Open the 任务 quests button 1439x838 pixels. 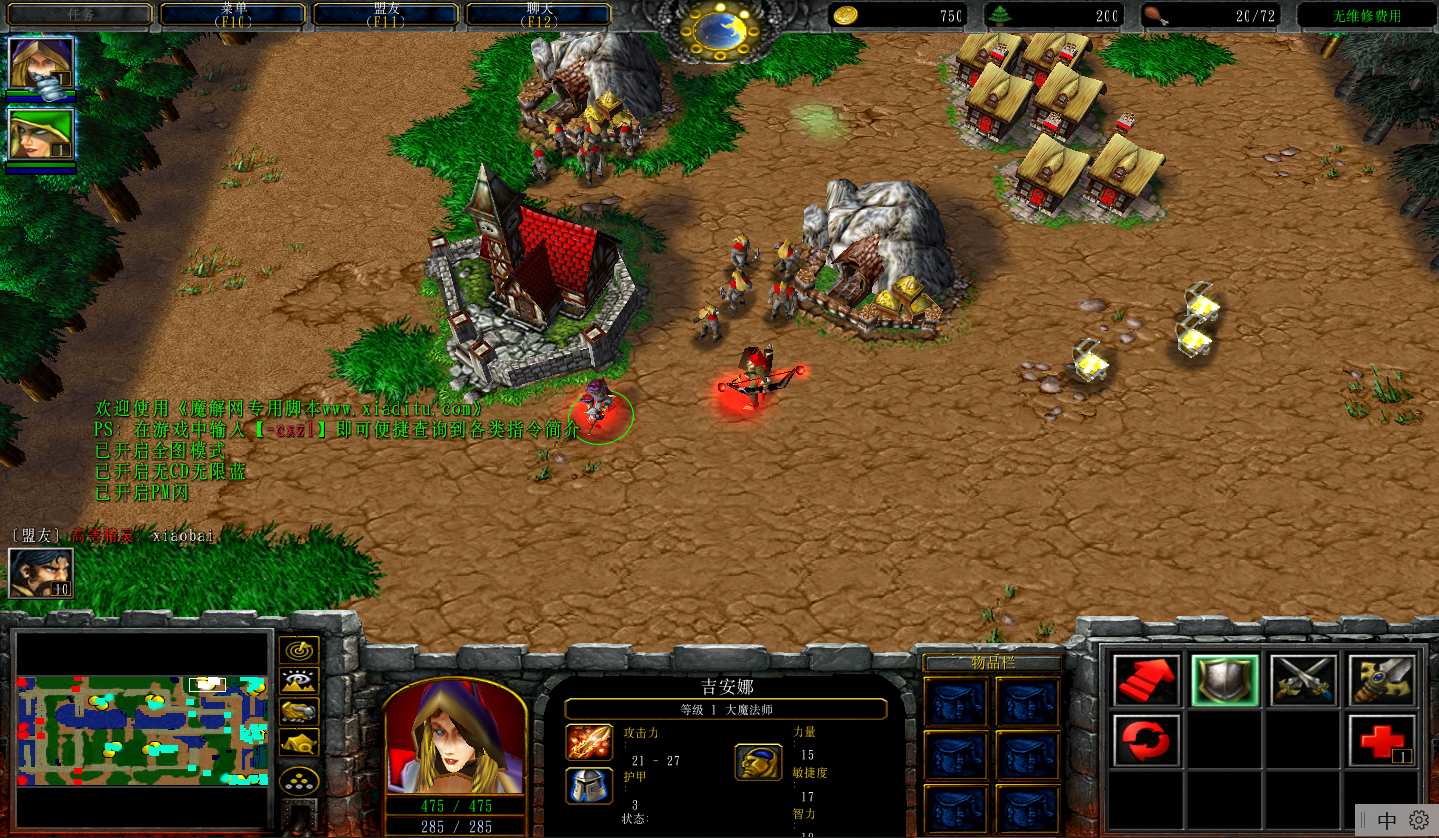point(80,14)
